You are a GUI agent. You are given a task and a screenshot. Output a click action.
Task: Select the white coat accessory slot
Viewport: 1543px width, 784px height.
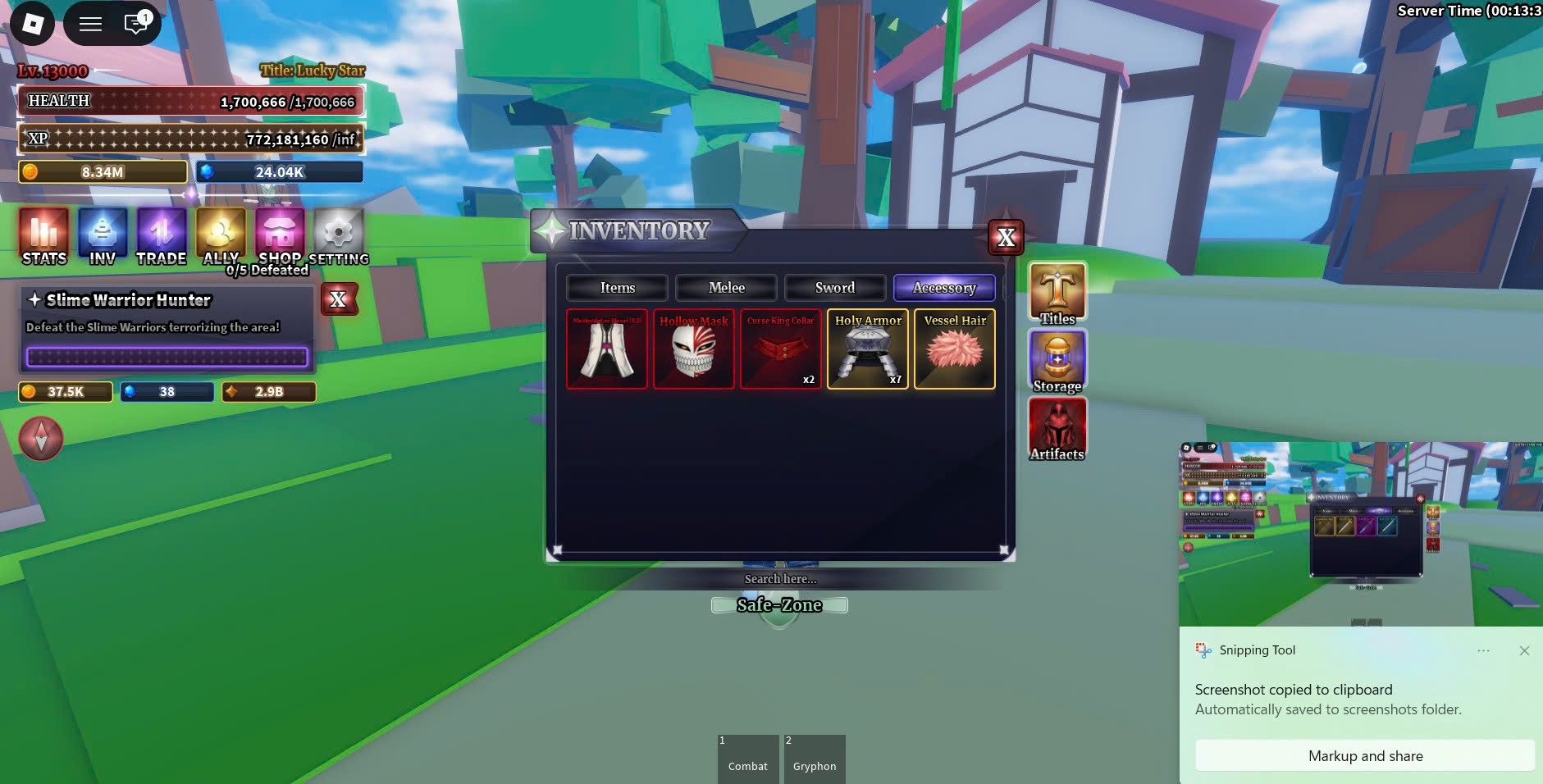[x=607, y=349]
